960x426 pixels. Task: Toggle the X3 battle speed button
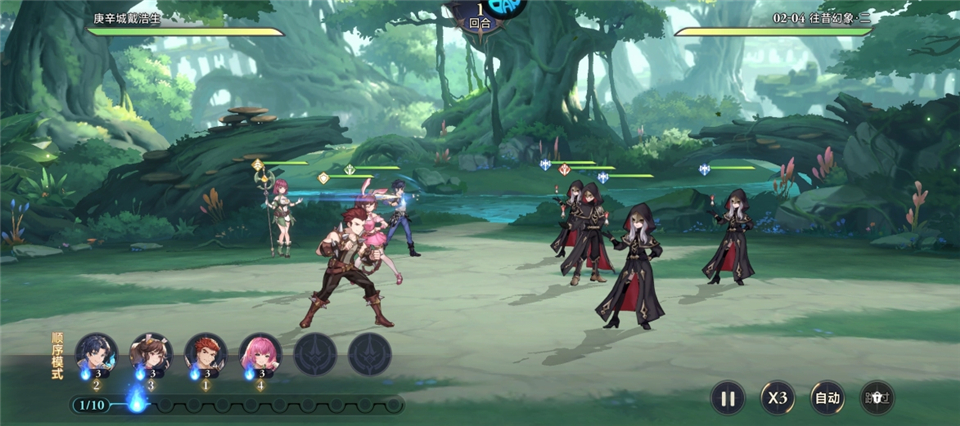coord(777,397)
